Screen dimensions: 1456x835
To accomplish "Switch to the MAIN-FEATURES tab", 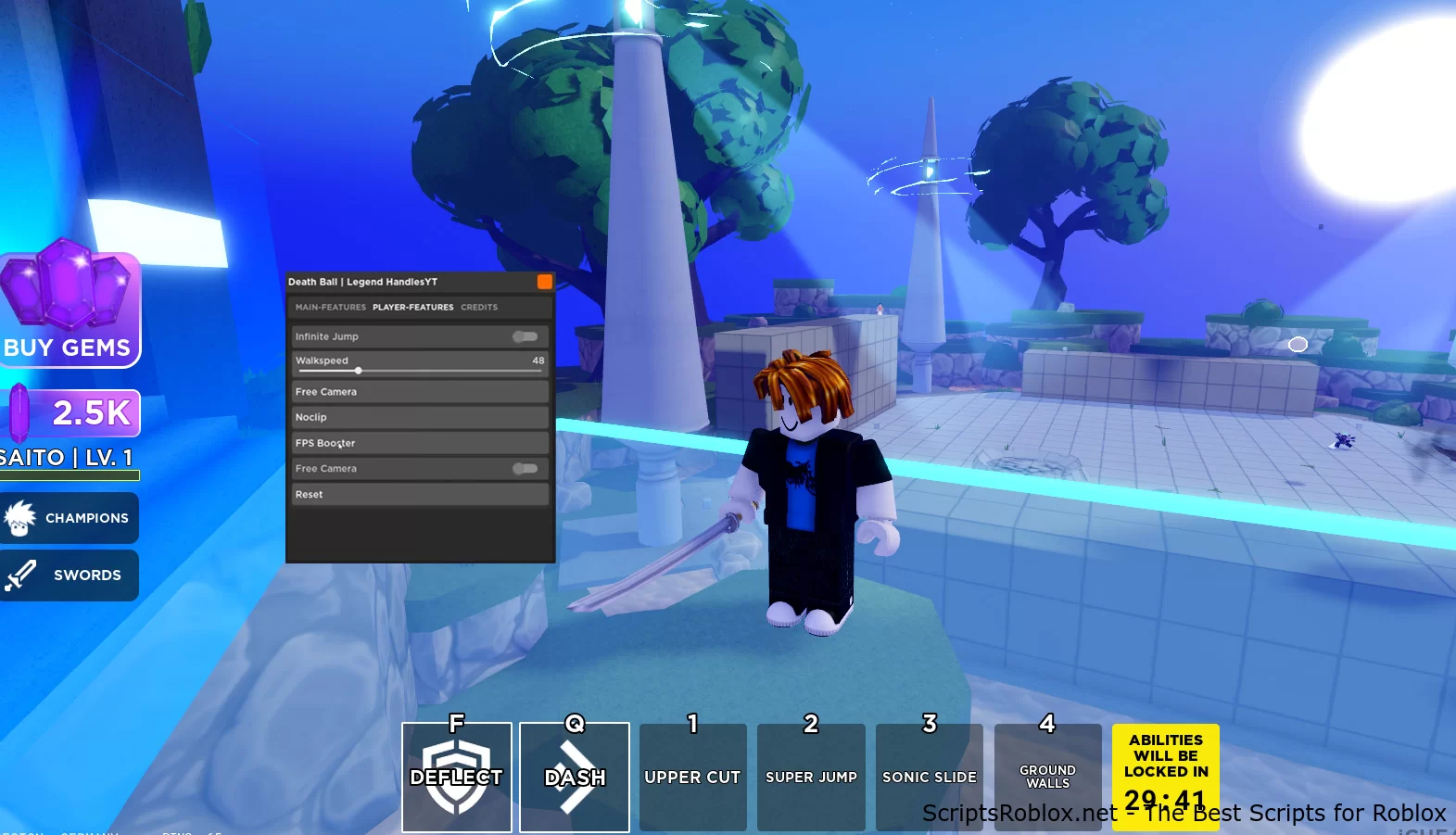I will click(x=329, y=307).
